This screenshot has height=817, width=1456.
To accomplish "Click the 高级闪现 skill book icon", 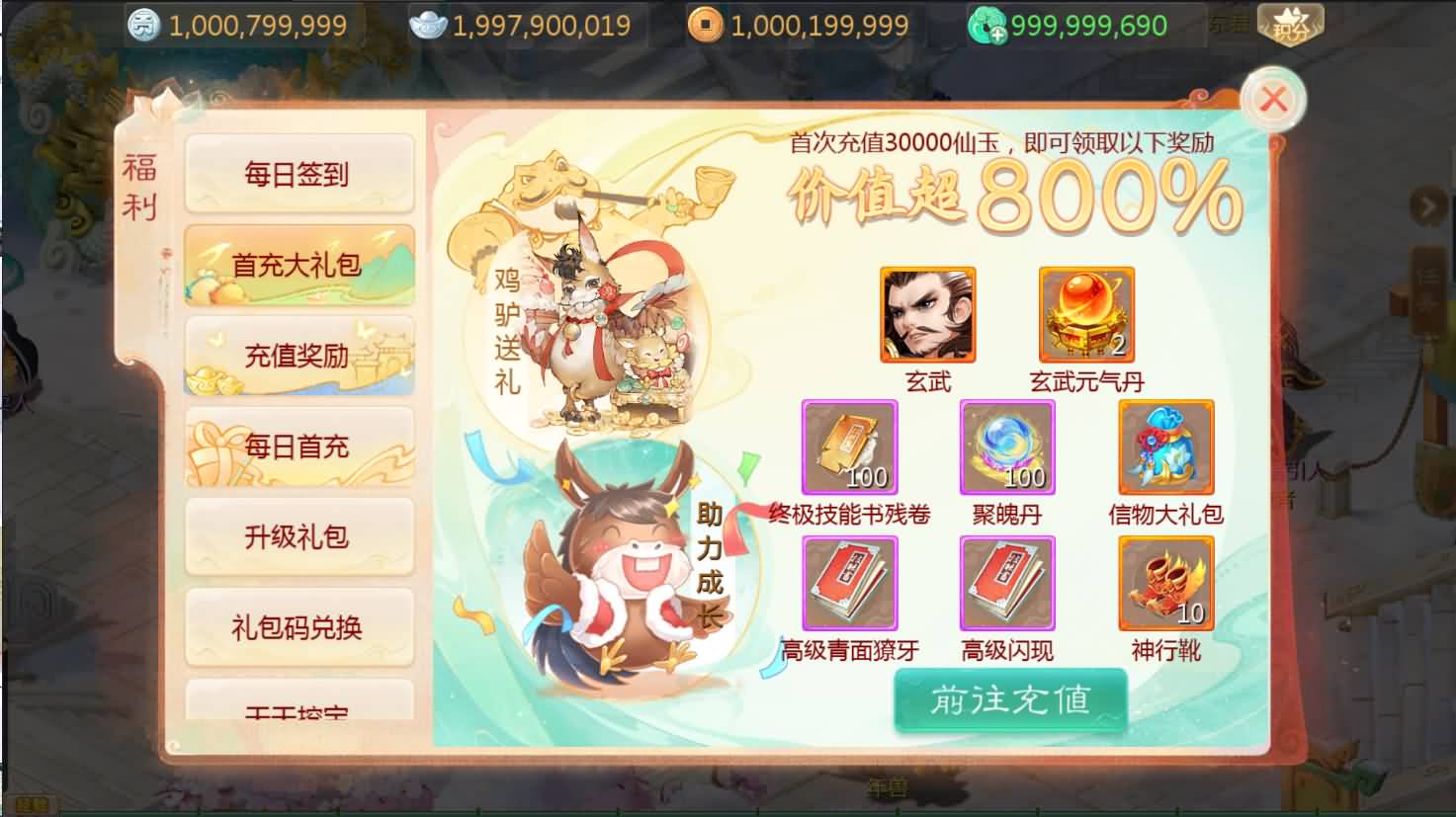I will point(1006,583).
